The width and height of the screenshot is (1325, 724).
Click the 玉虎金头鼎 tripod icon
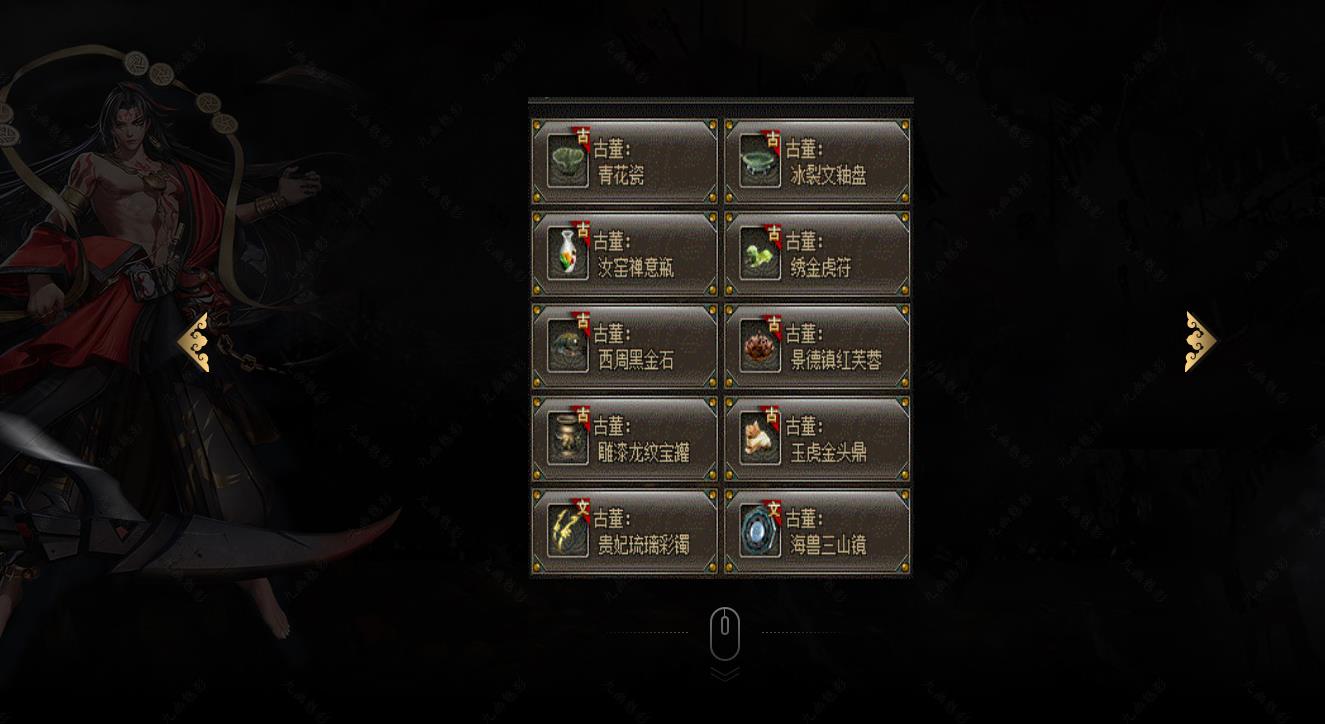[761, 437]
